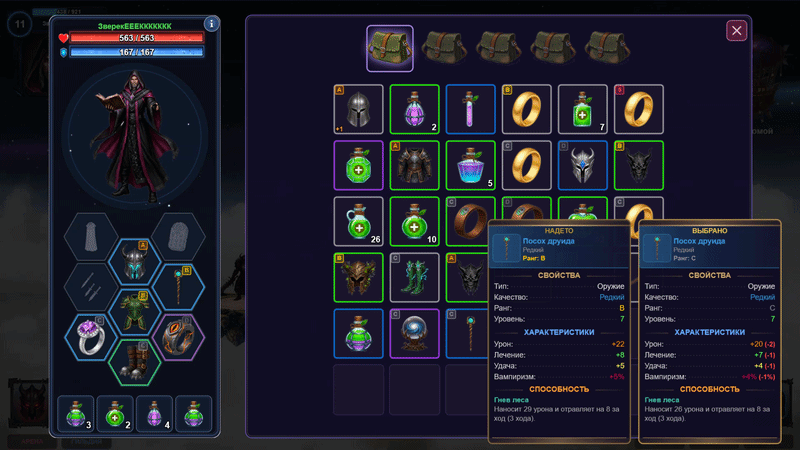Select the silver winged helmet item

click(582, 165)
